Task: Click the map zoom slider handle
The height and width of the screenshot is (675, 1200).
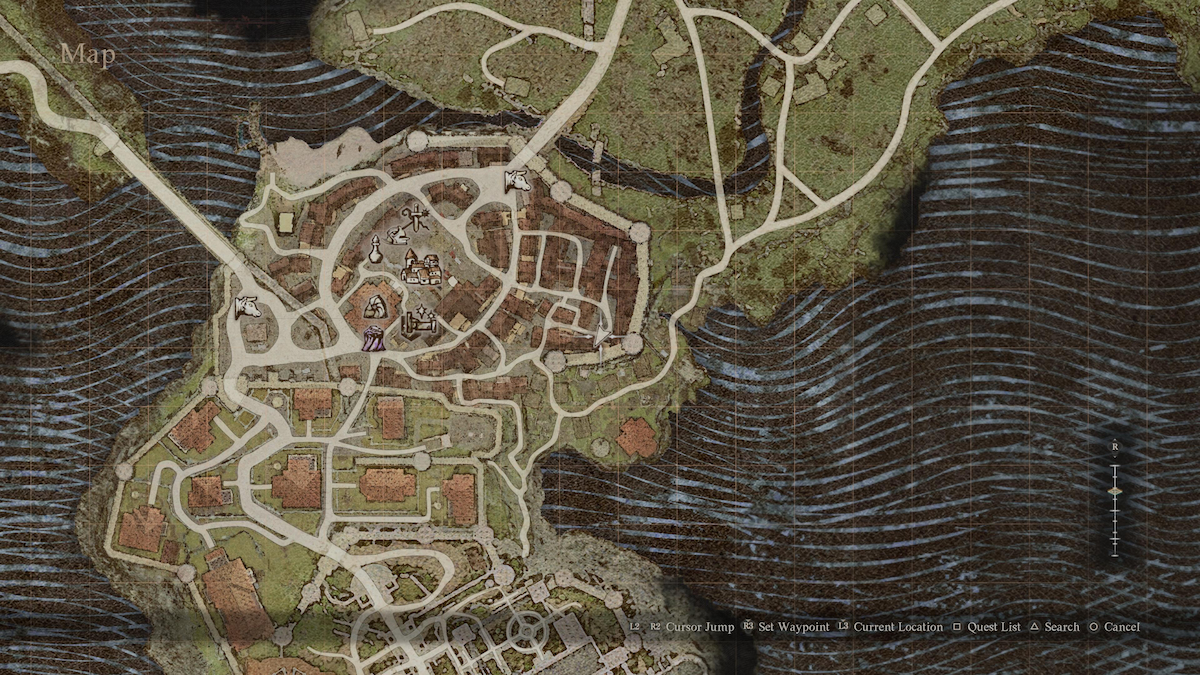Action: tap(1115, 490)
